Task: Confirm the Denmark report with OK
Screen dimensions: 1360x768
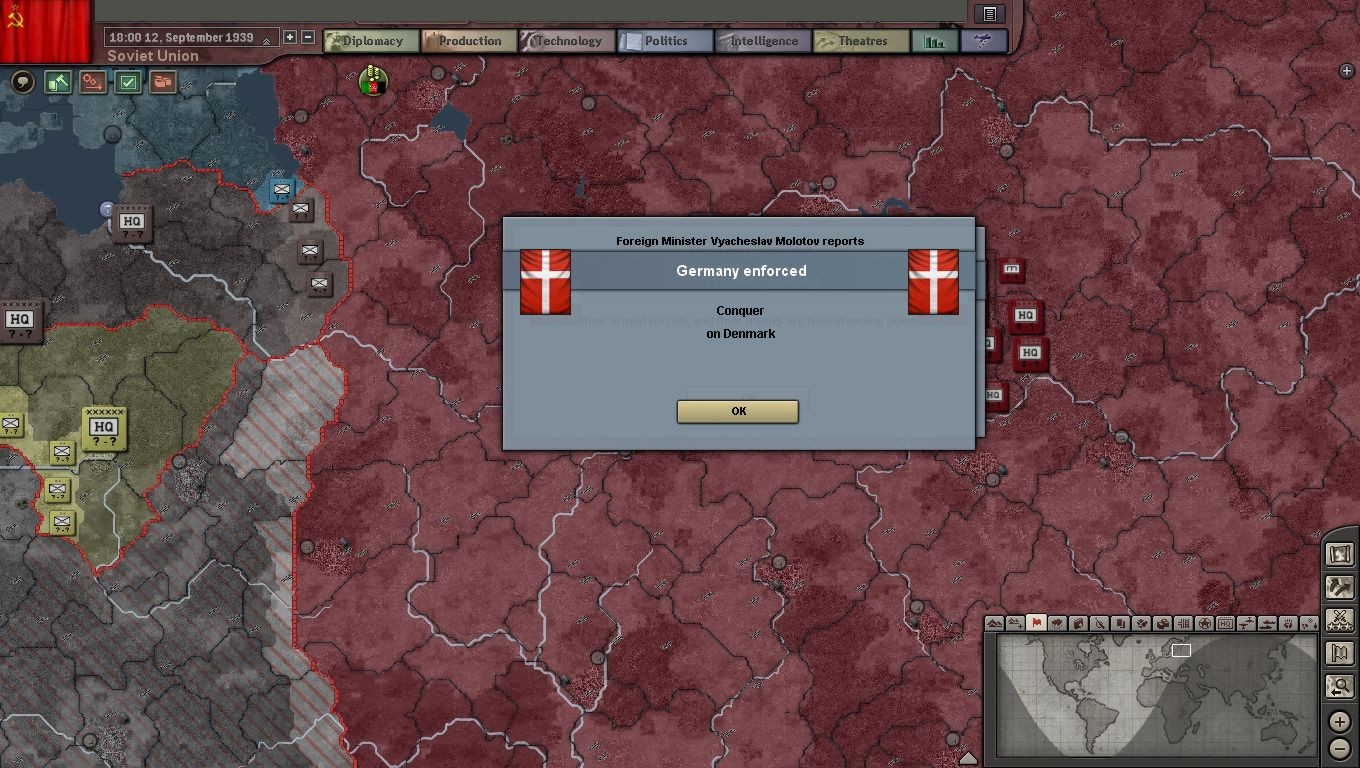Action: pyautogui.click(x=737, y=411)
